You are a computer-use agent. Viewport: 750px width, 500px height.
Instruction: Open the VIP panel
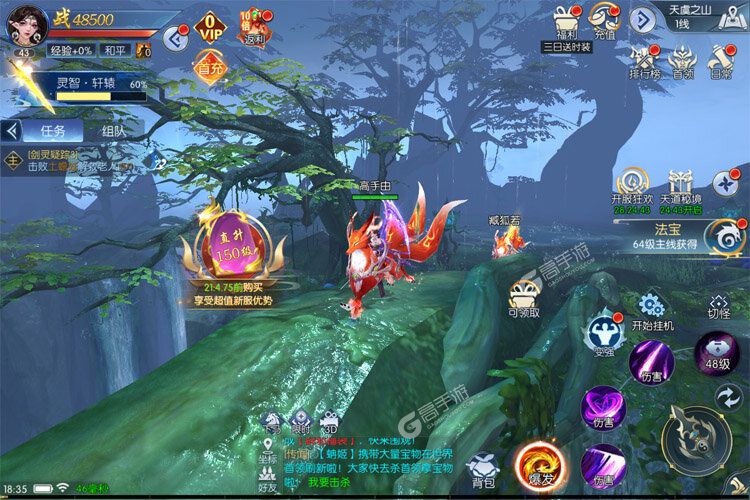pyautogui.click(x=210, y=28)
